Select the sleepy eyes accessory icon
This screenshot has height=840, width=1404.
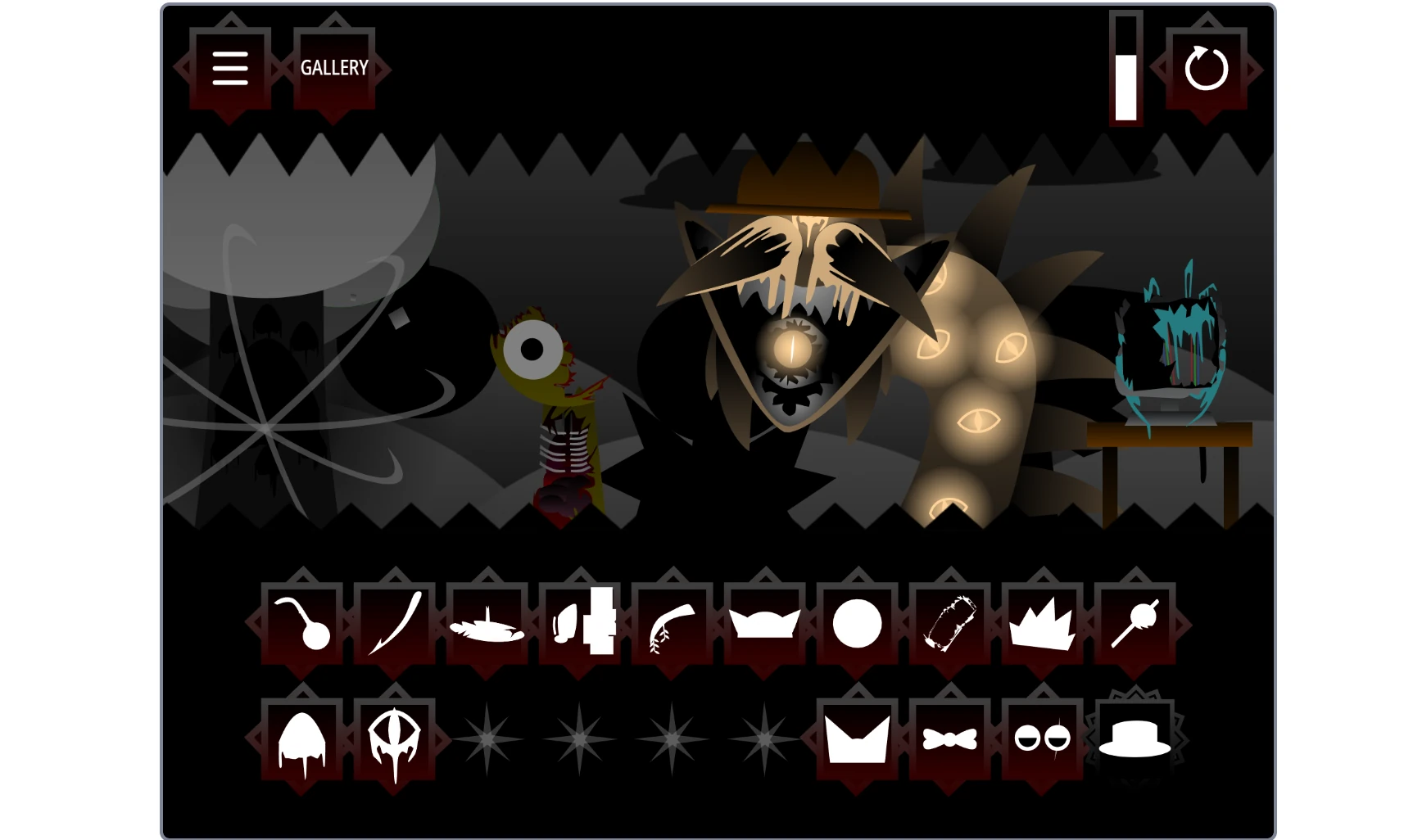pos(1042,737)
